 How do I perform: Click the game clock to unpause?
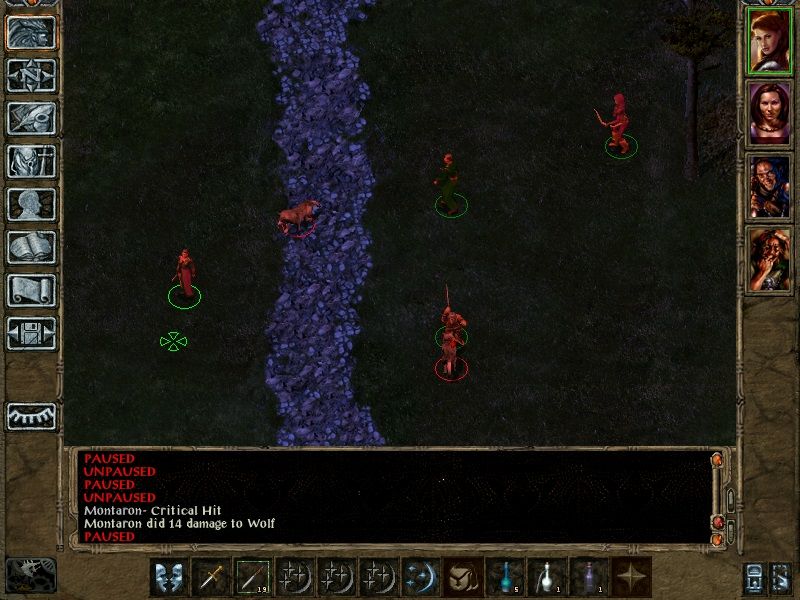coord(31,573)
